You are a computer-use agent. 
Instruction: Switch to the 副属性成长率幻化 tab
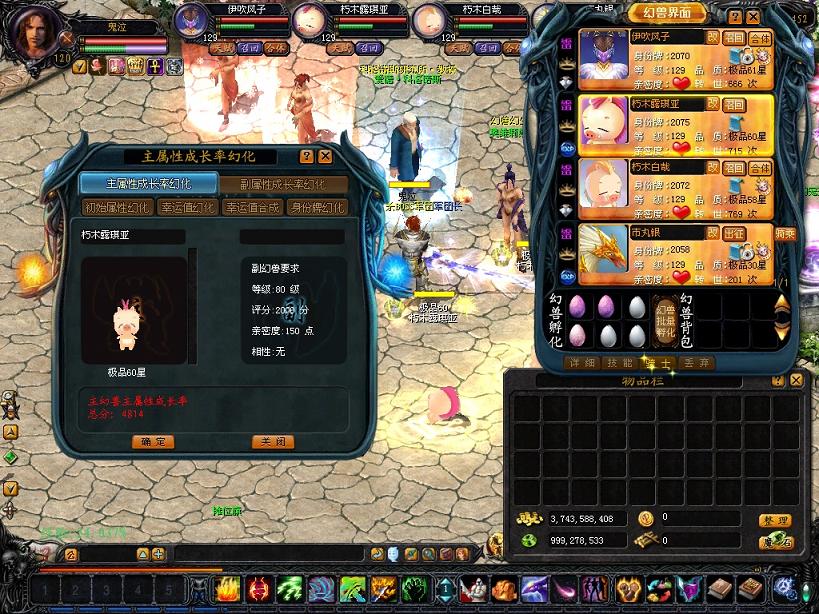(282, 184)
